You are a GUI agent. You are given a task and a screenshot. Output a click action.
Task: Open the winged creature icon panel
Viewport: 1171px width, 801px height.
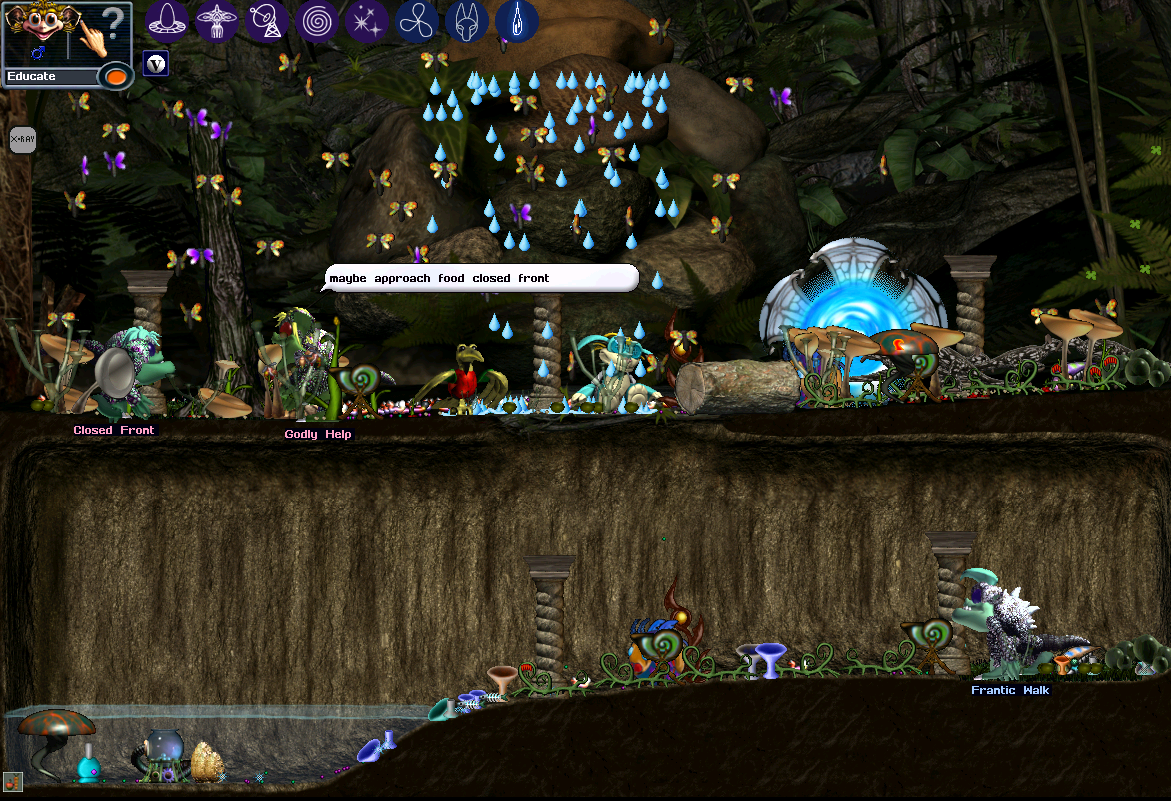coord(217,20)
